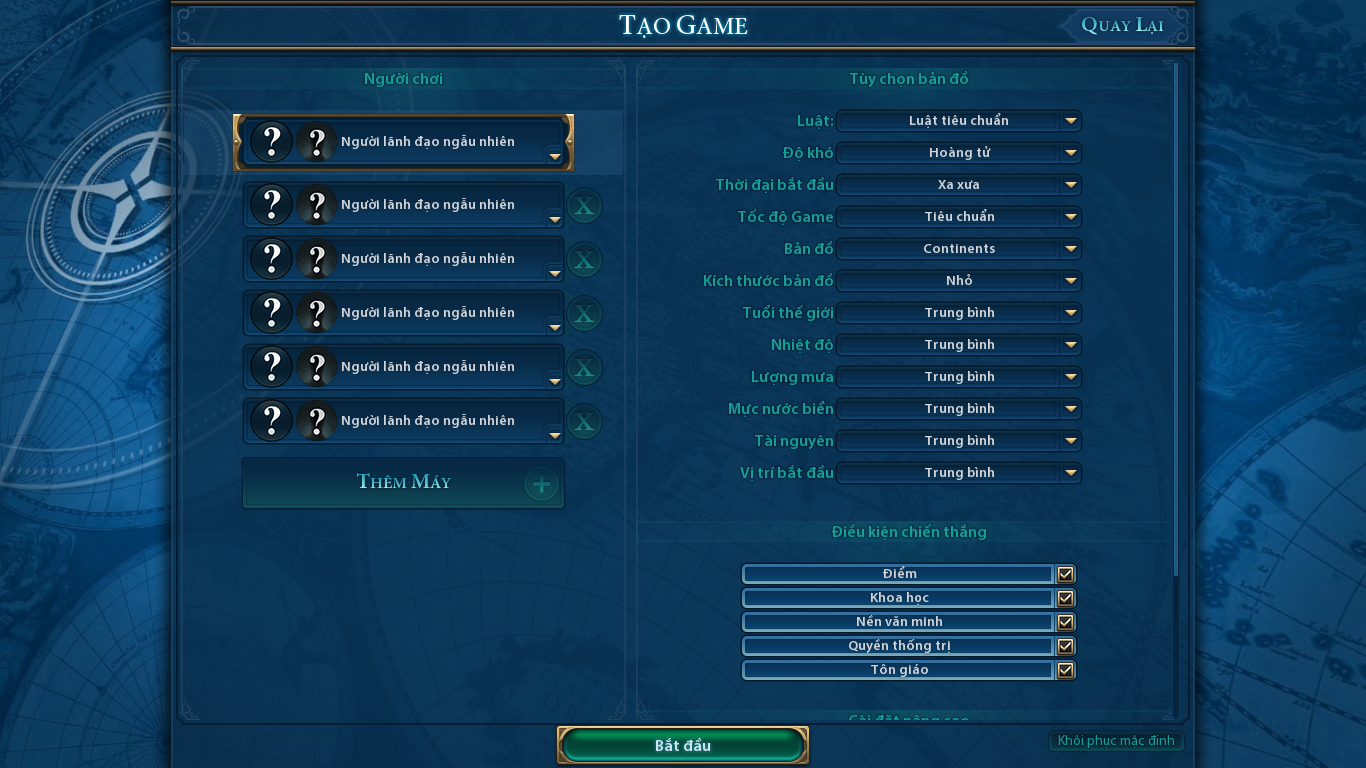This screenshot has width=1366, height=768.
Task: Change the Độ khó difficulty dropdown
Action: pyautogui.click(x=959, y=153)
